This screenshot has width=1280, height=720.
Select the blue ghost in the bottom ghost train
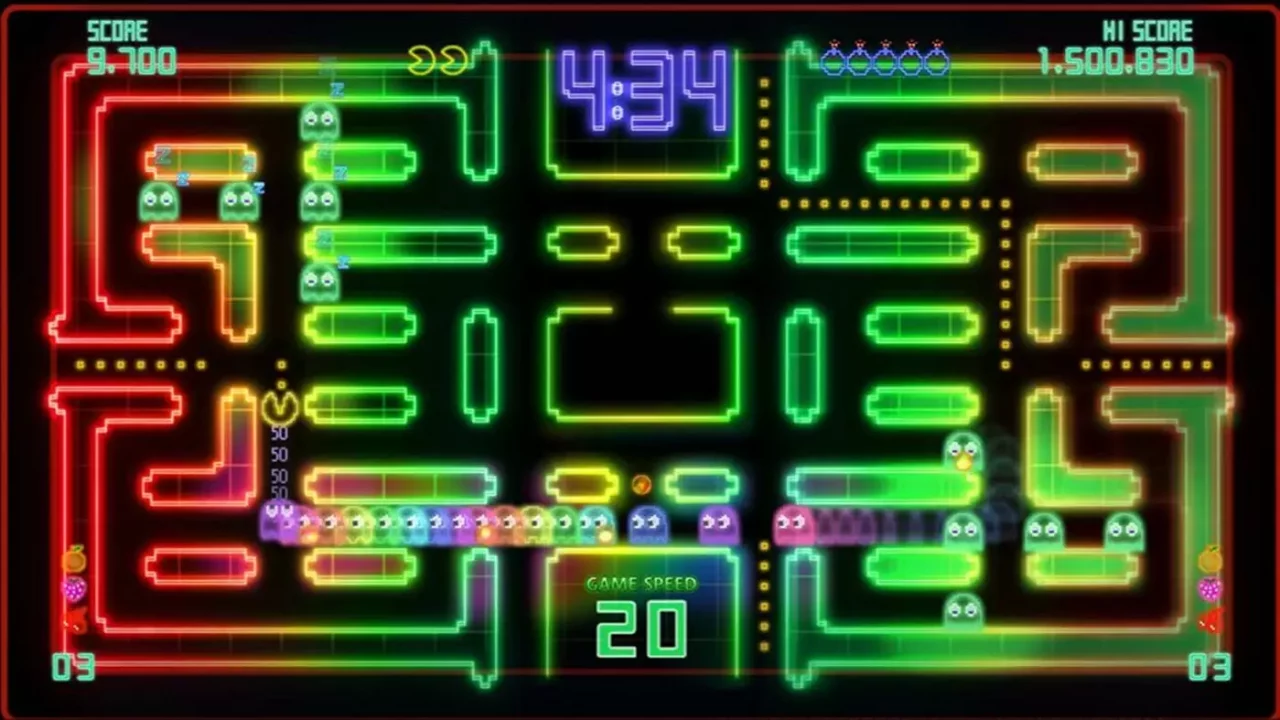point(648,522)
